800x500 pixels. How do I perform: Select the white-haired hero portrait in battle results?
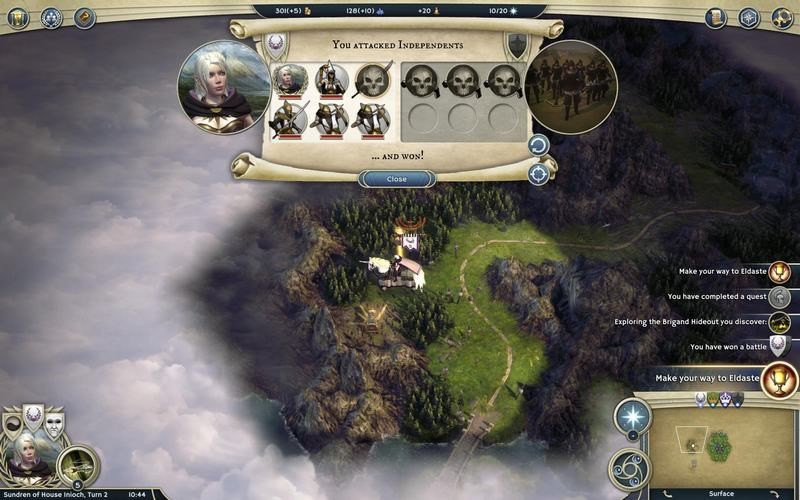[223, 85]
